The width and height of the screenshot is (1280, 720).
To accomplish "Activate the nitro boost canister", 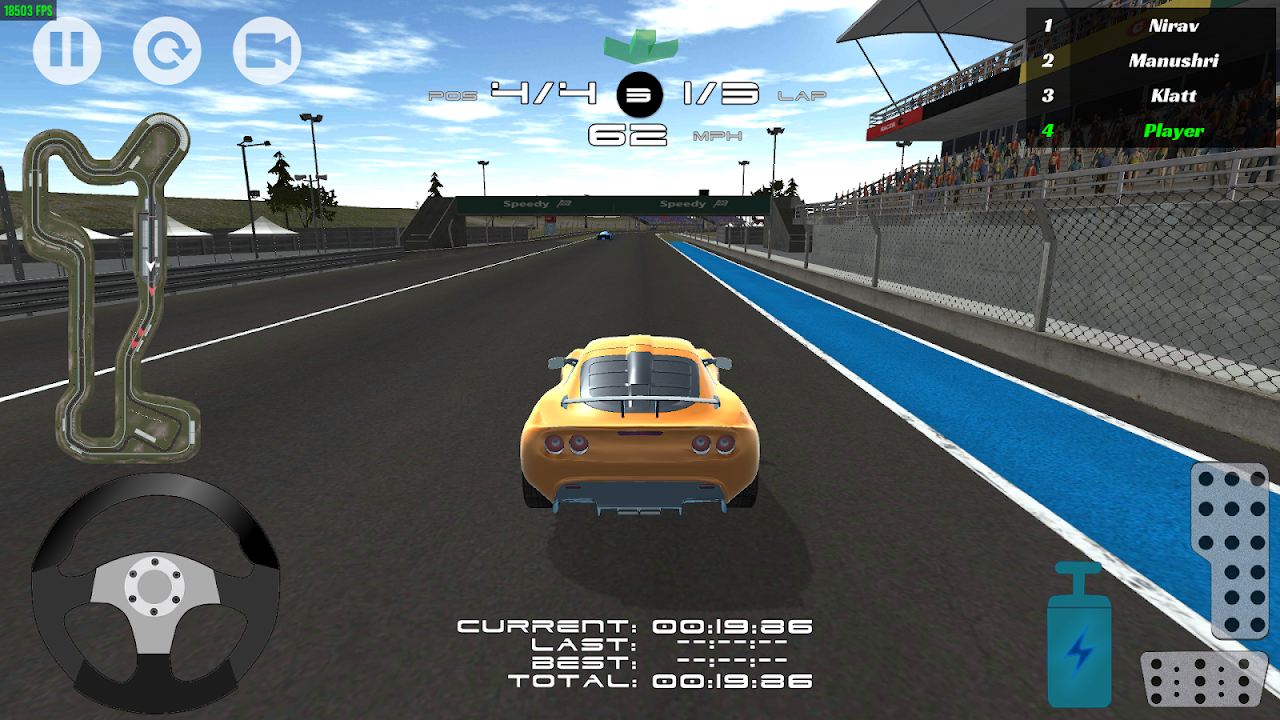I will pyautogui.click(x=1079, y=638).
